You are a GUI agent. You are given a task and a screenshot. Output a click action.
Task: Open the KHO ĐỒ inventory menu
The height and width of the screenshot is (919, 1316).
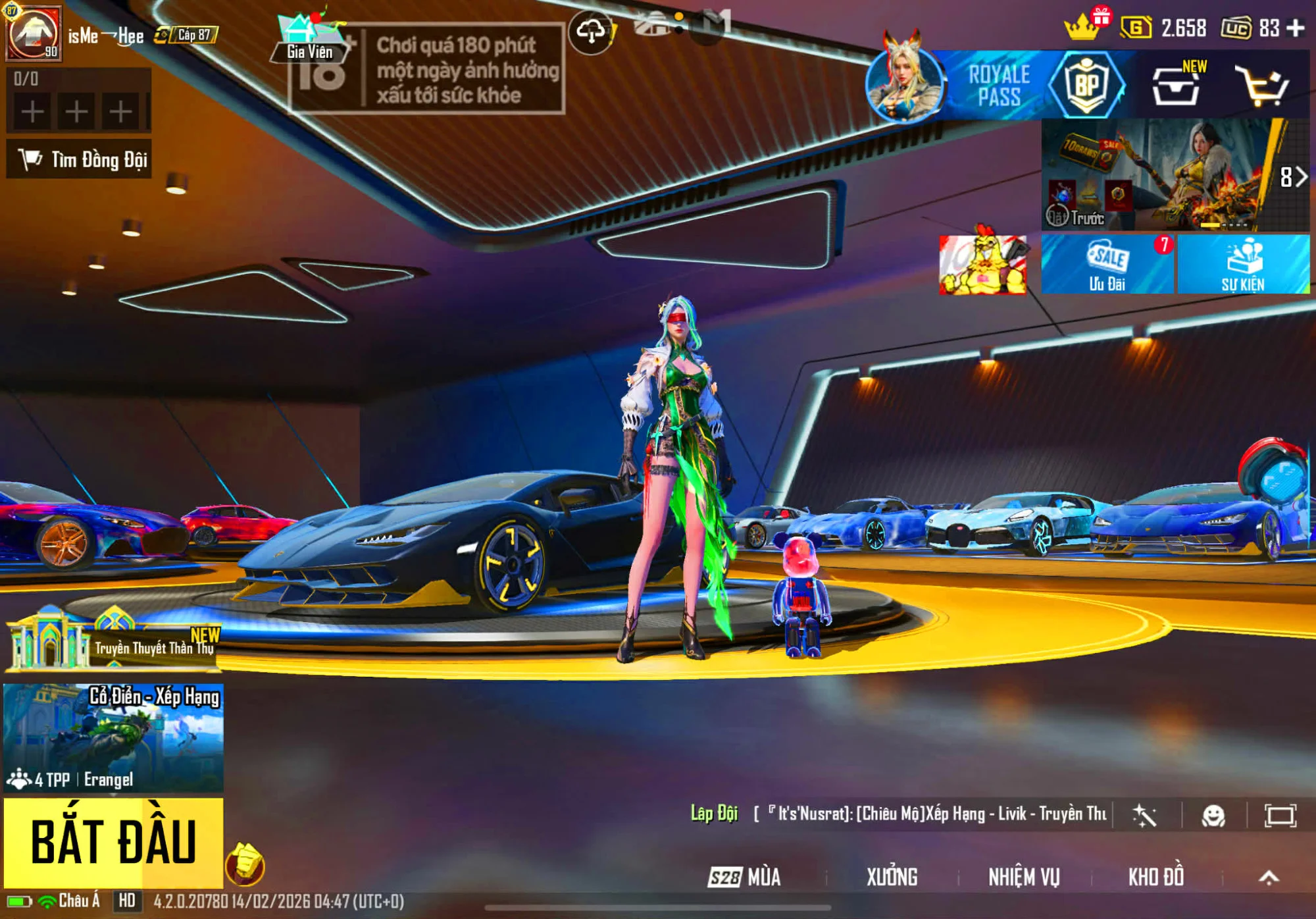(1156, 877)
